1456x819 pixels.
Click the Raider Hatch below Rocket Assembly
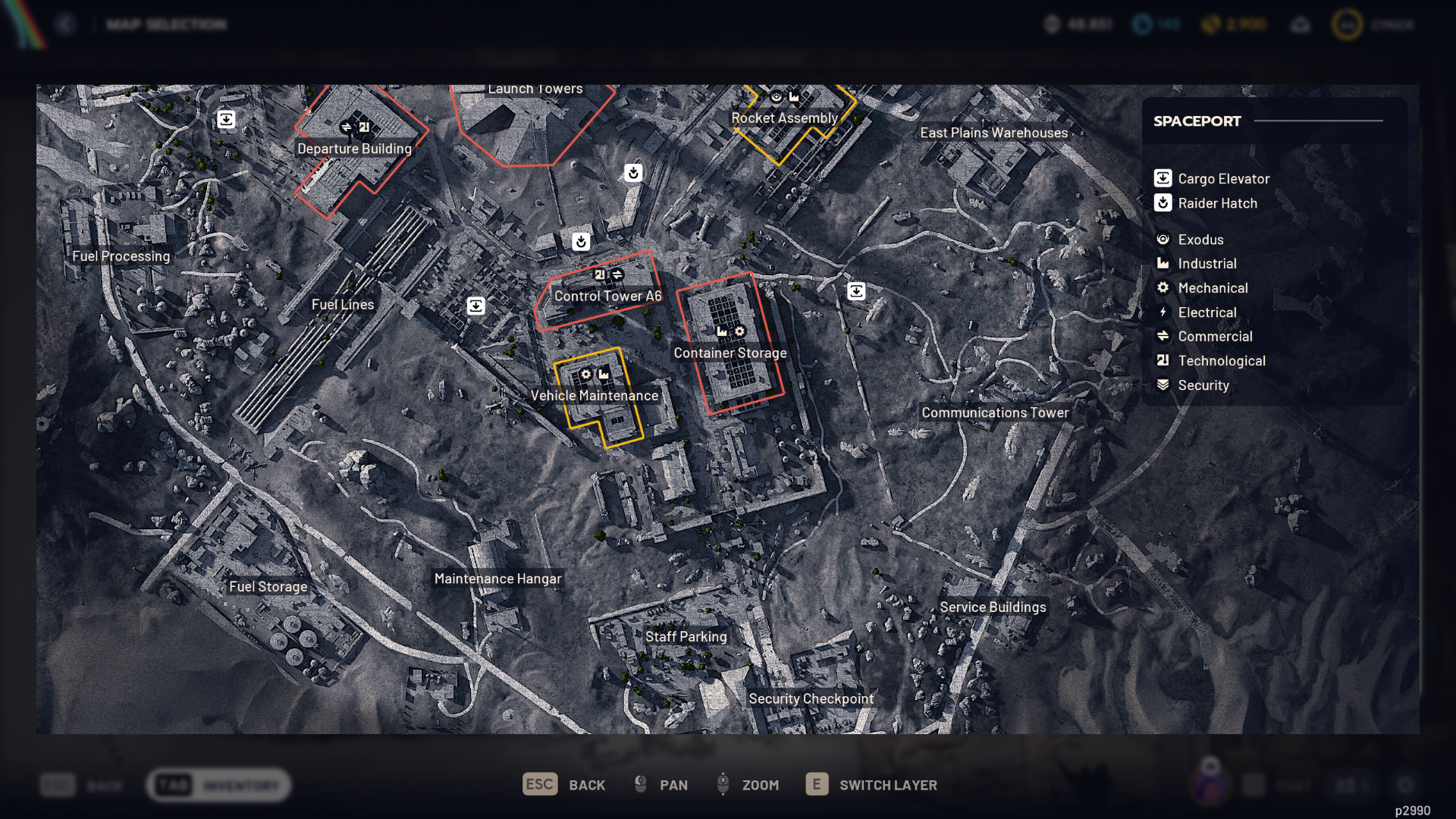click(634, 173)
